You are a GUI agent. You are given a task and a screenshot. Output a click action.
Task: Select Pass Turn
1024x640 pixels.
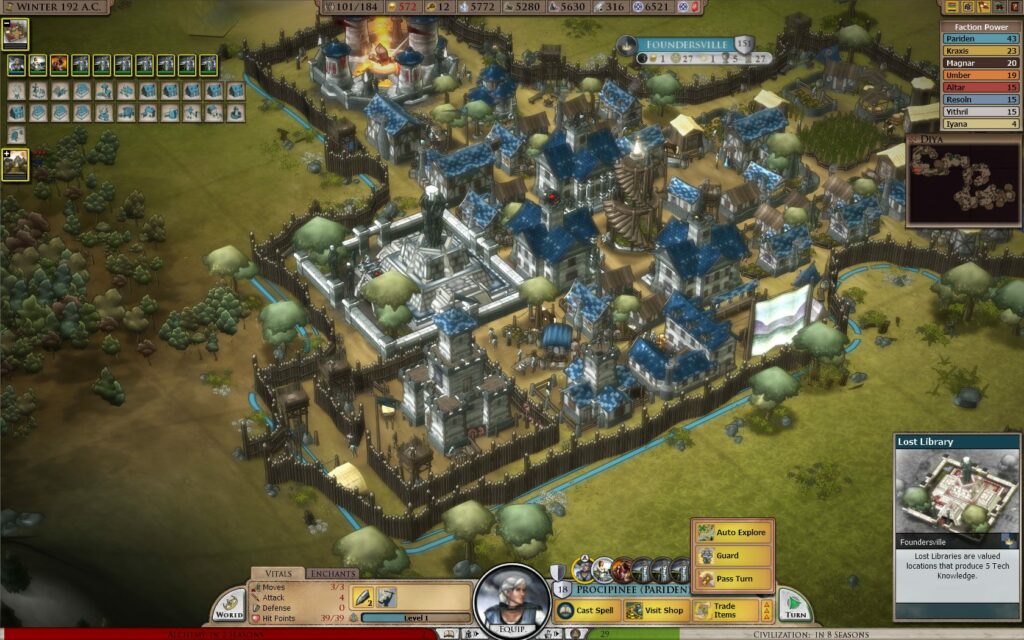click(732, 579)
